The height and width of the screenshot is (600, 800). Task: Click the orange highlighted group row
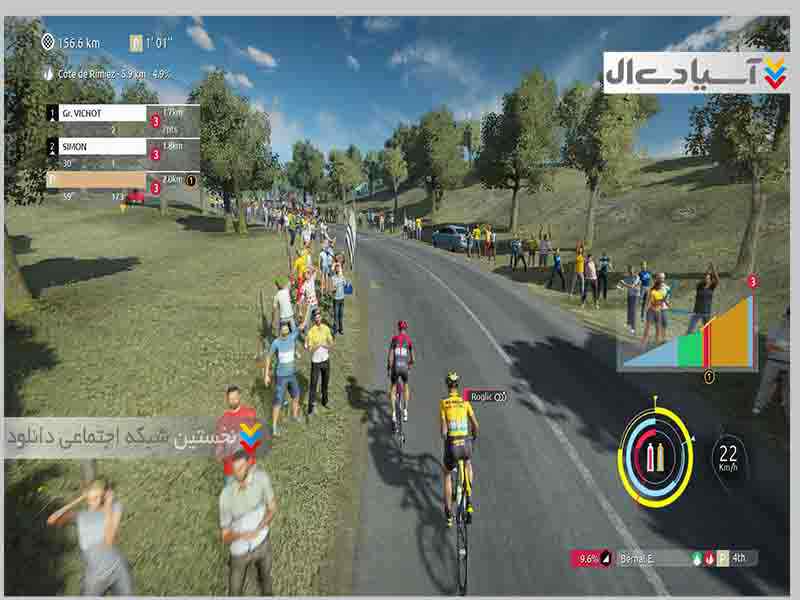pyautogui.click(x=101, y=180)
